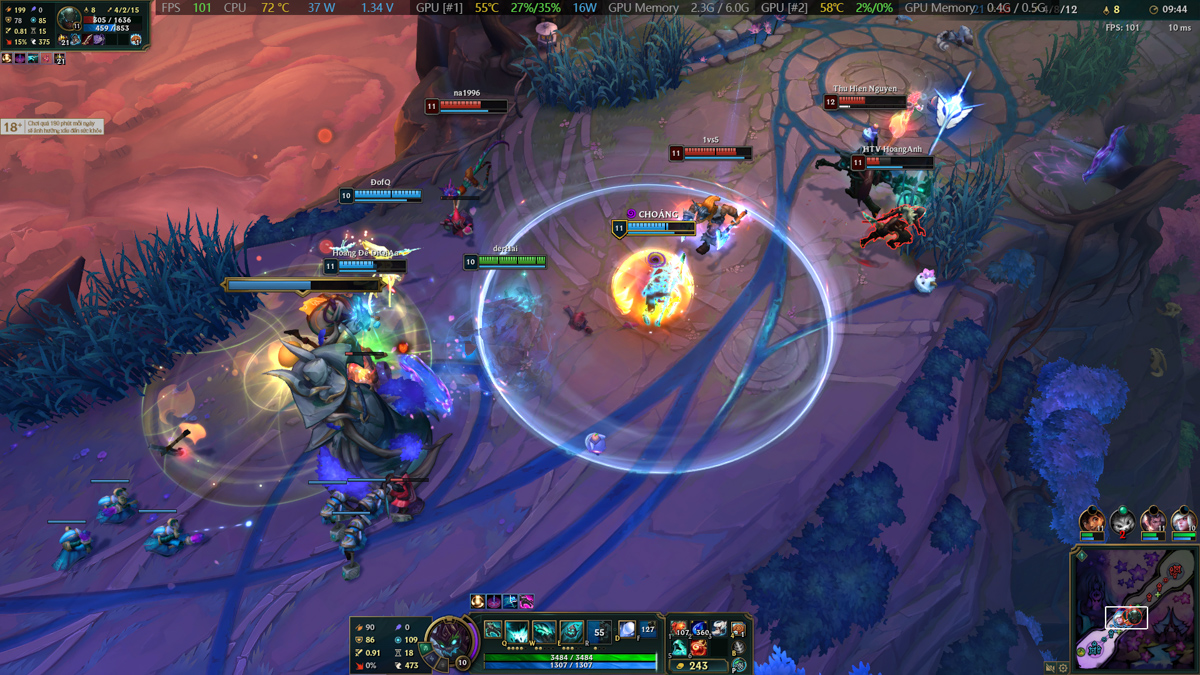The width and height of the screenshot is (1200, 675).
Task: Open the minimap settings gear
Action: 1063,667
